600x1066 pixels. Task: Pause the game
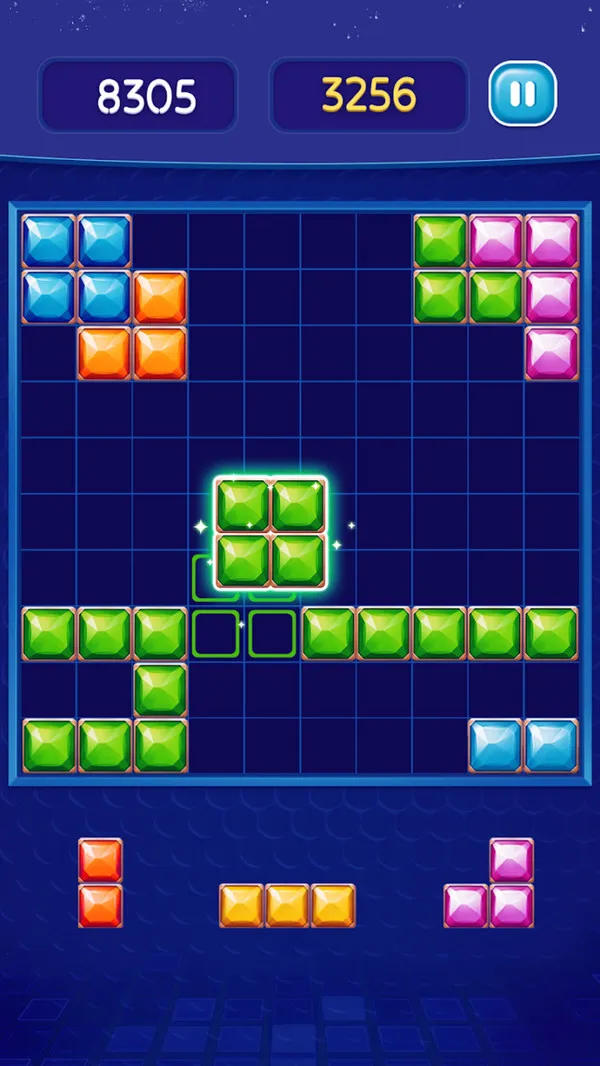click(522, 94)
